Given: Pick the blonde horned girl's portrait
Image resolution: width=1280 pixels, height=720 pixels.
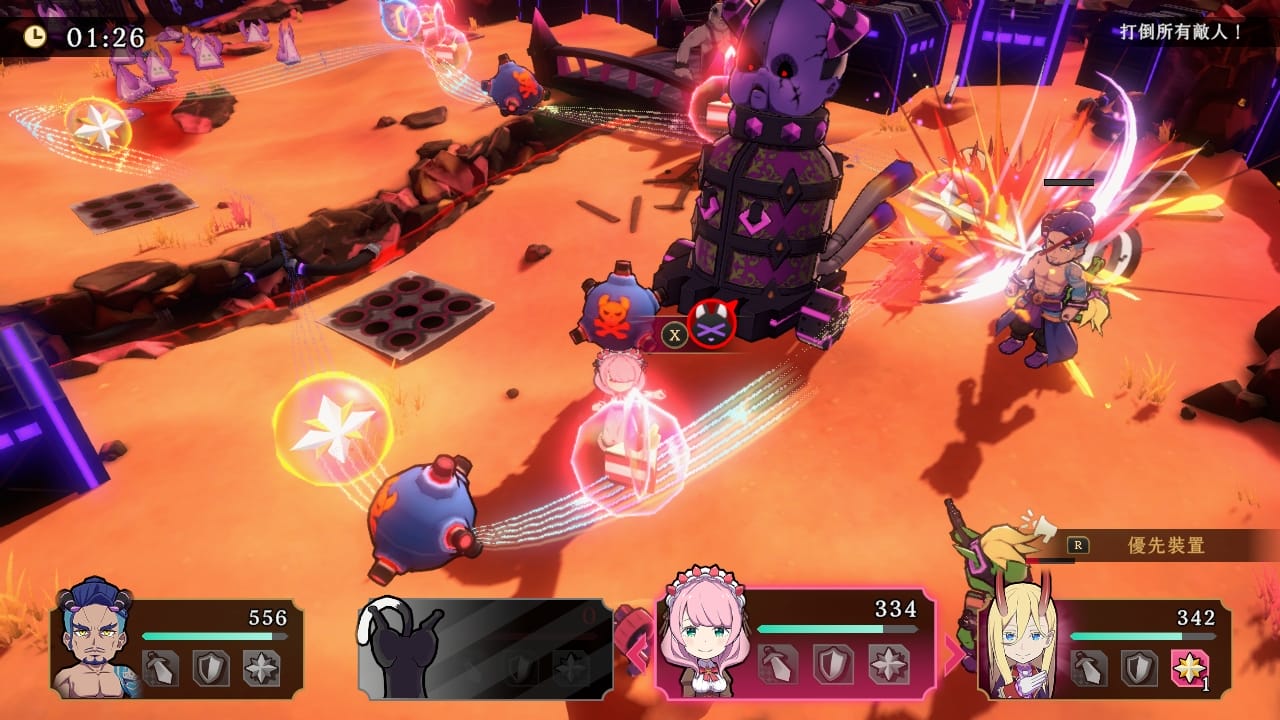Looking at the screenshot, I should pos(1016,640).
